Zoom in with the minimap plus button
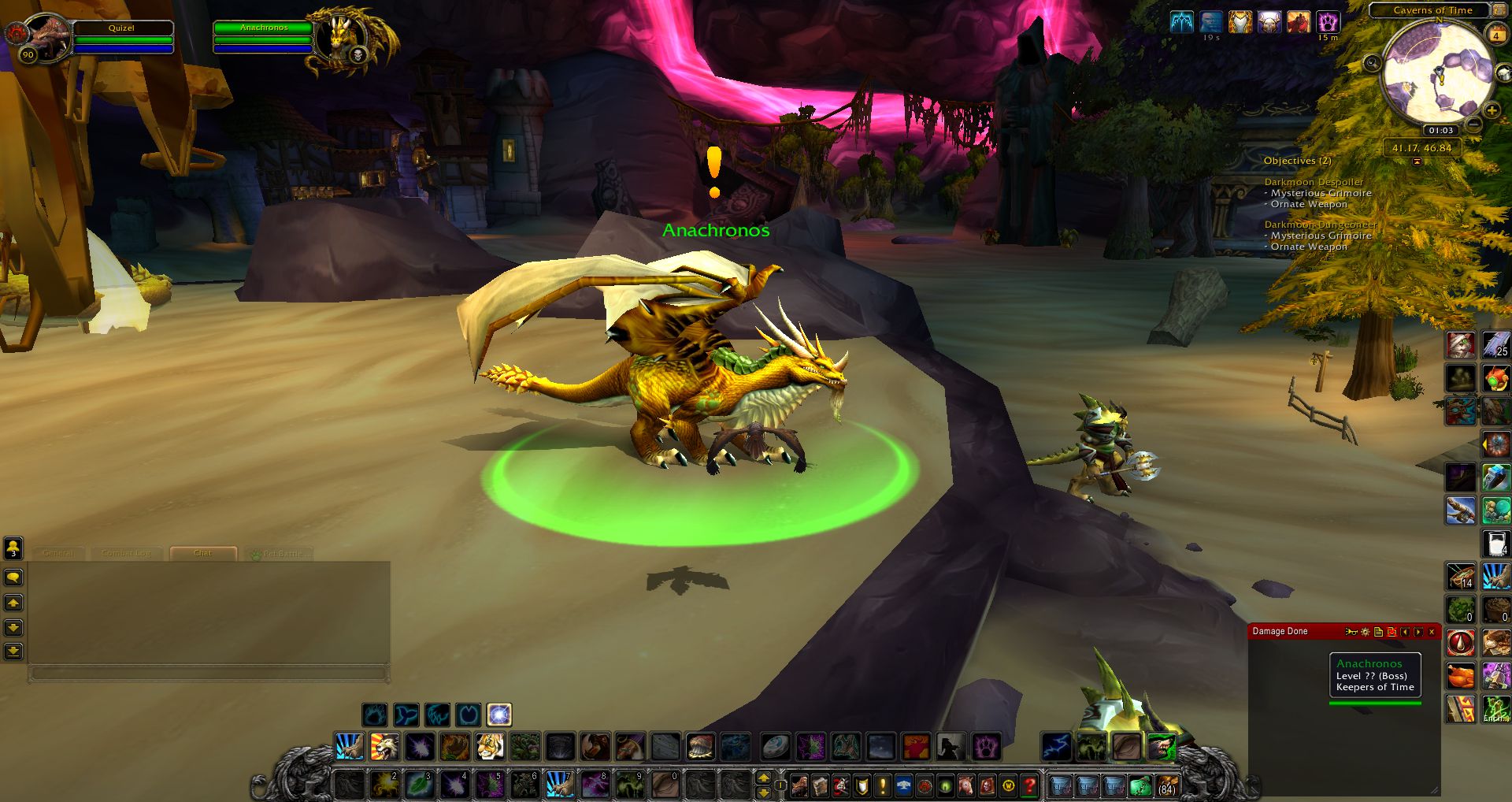 point(1491,111)
